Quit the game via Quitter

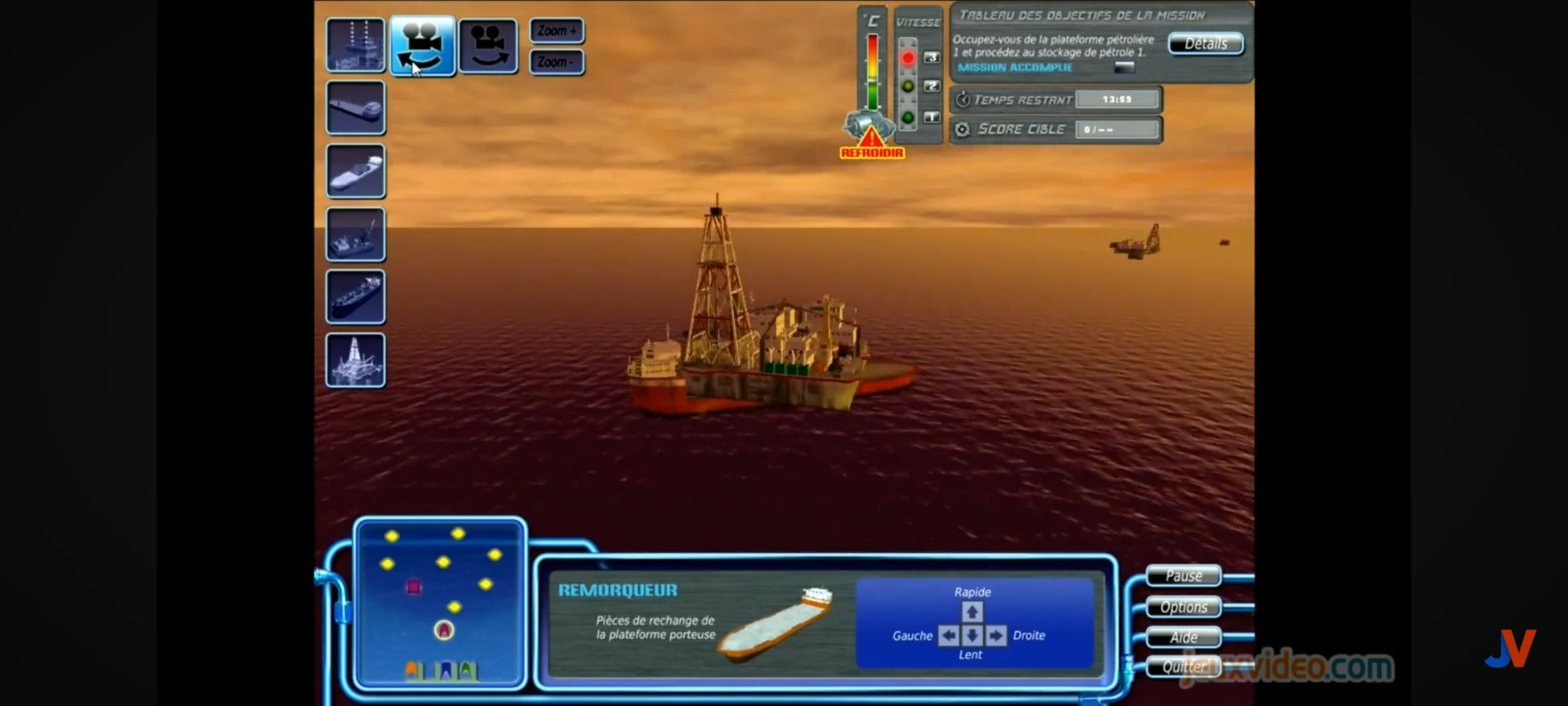(1183, 667)
